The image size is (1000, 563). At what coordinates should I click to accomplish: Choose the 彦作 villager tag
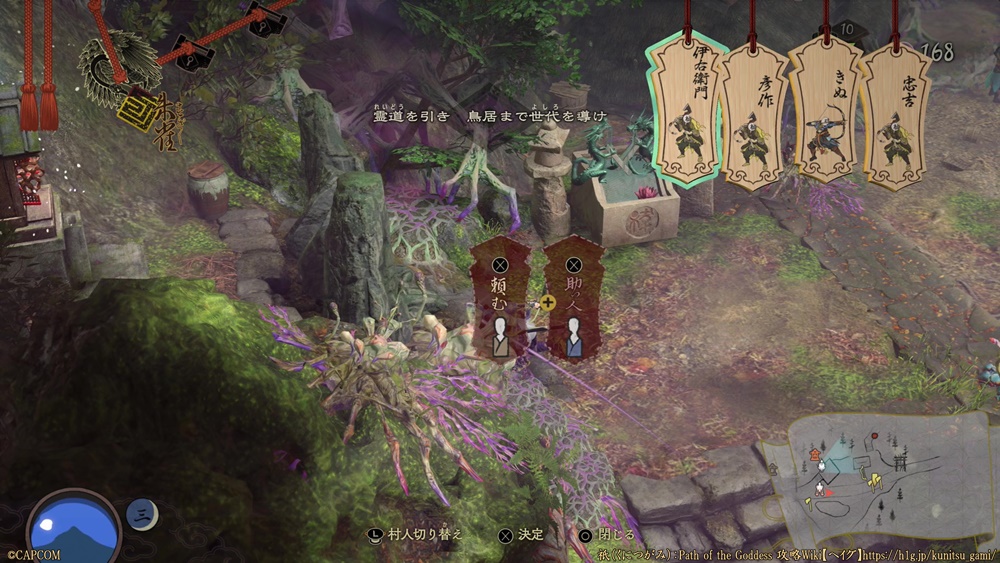pos(755,115)
